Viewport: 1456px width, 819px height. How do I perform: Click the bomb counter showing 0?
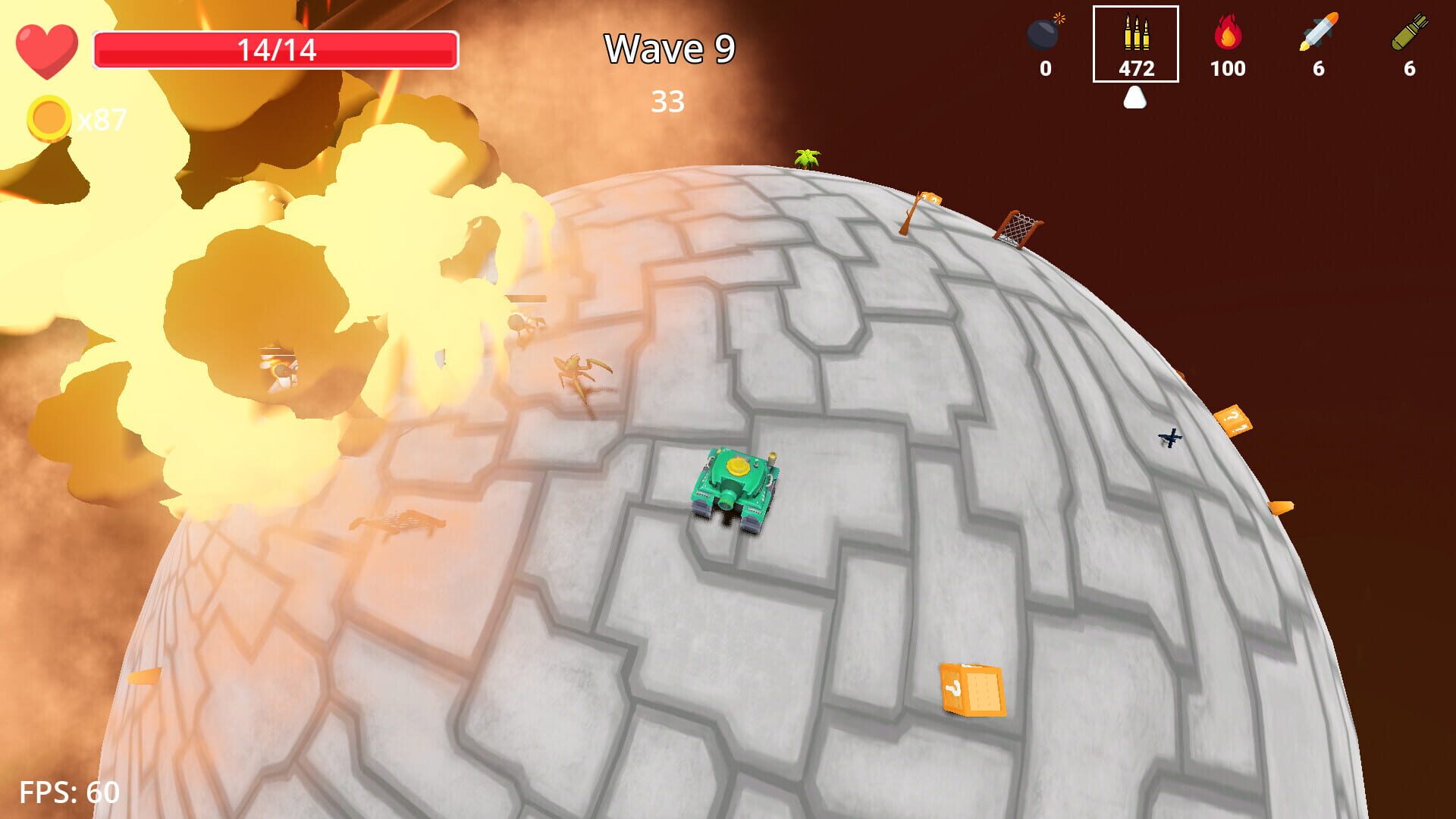[x=1046, y=69]
